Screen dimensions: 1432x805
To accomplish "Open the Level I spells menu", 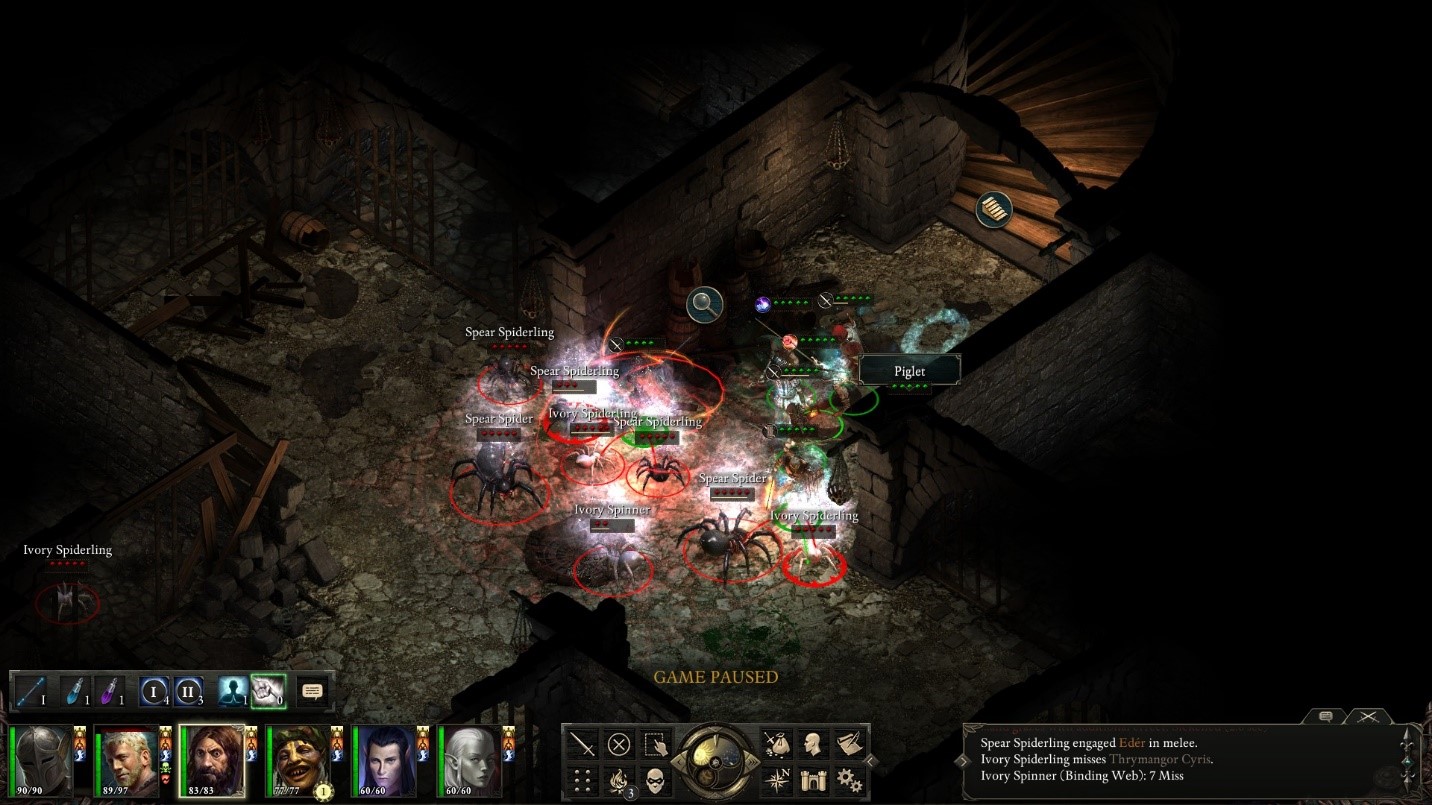I will point(153,691).
